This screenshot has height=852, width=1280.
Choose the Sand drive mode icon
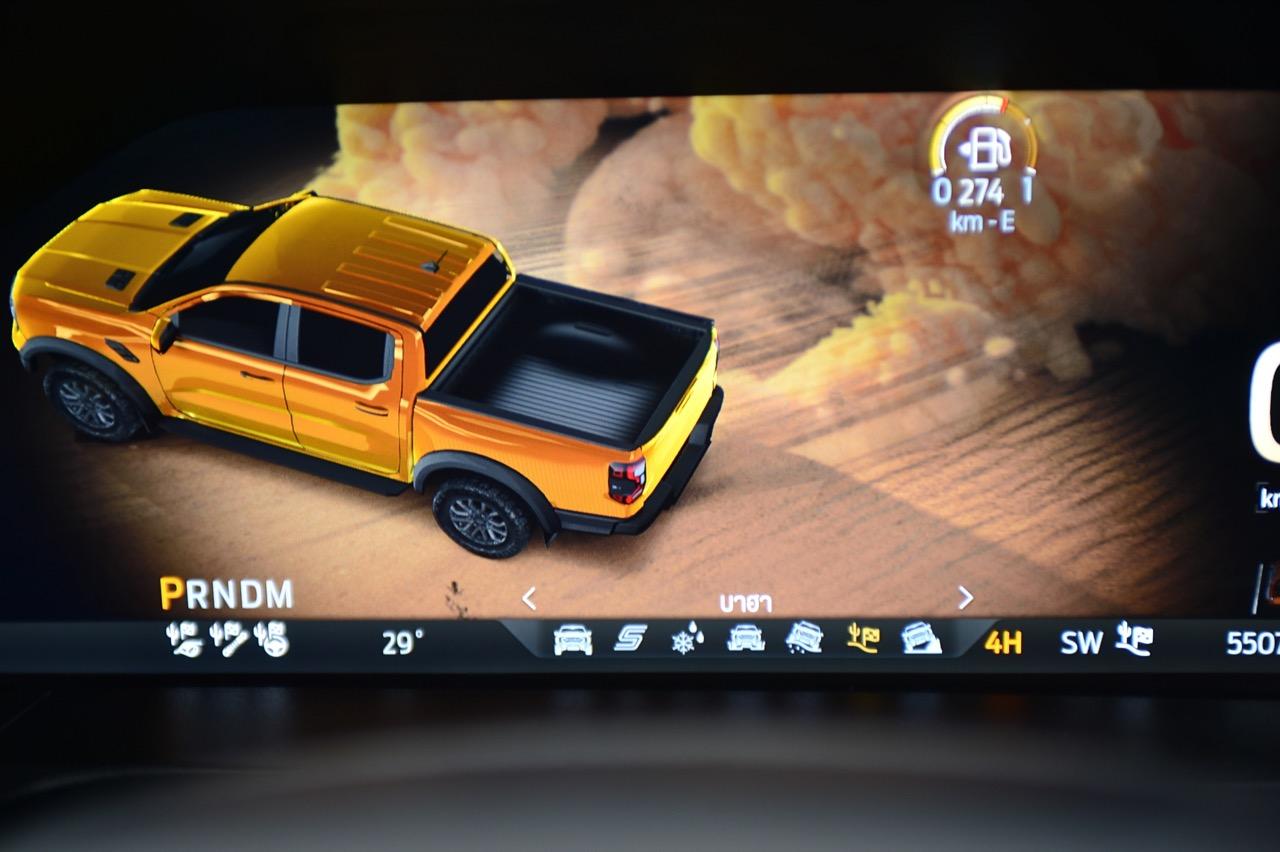click(x=804, y=638)
